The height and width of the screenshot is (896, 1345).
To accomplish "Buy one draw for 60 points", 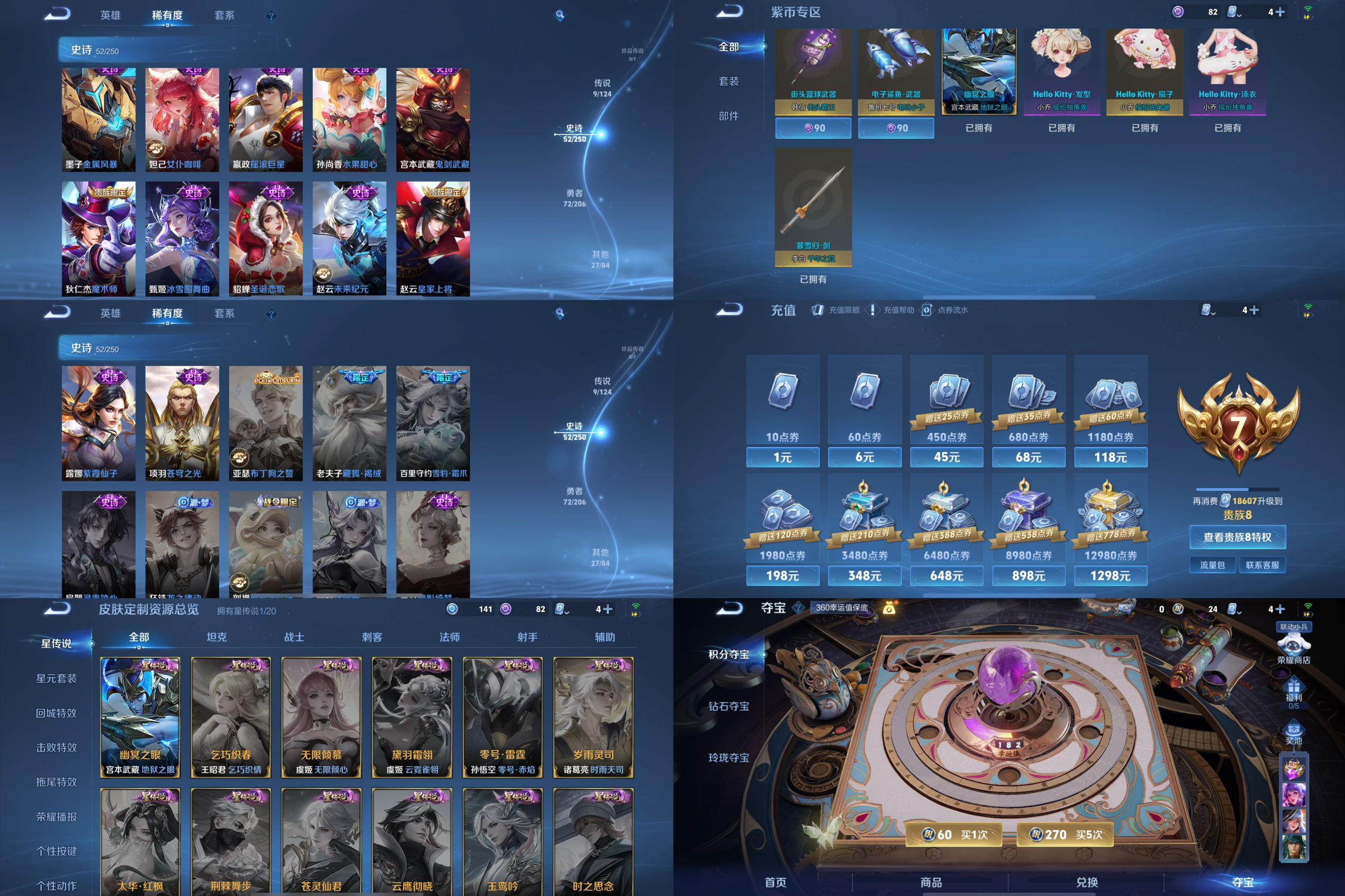I will point(963,835).
